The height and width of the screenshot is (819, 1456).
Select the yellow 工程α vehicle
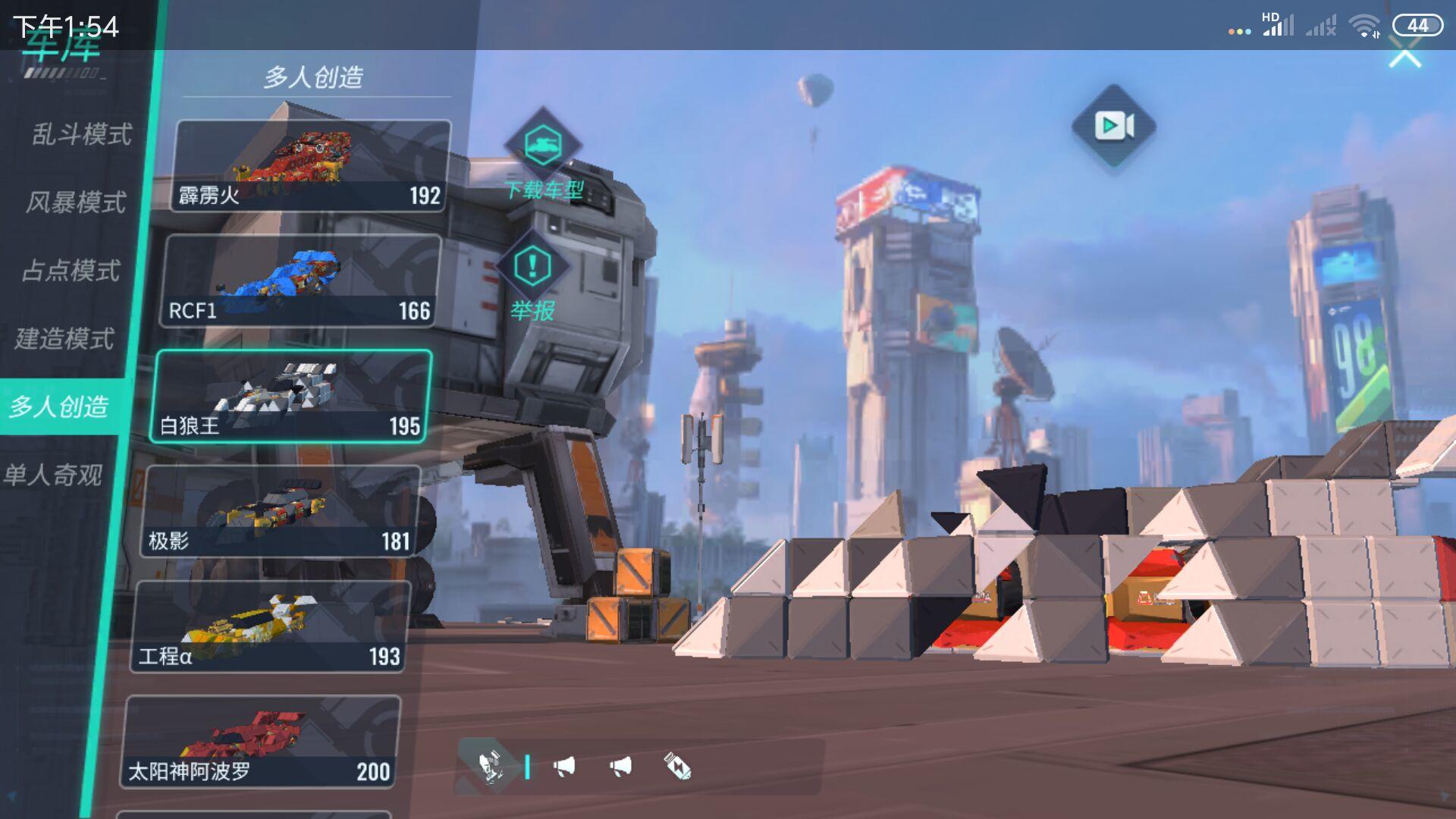271,627
